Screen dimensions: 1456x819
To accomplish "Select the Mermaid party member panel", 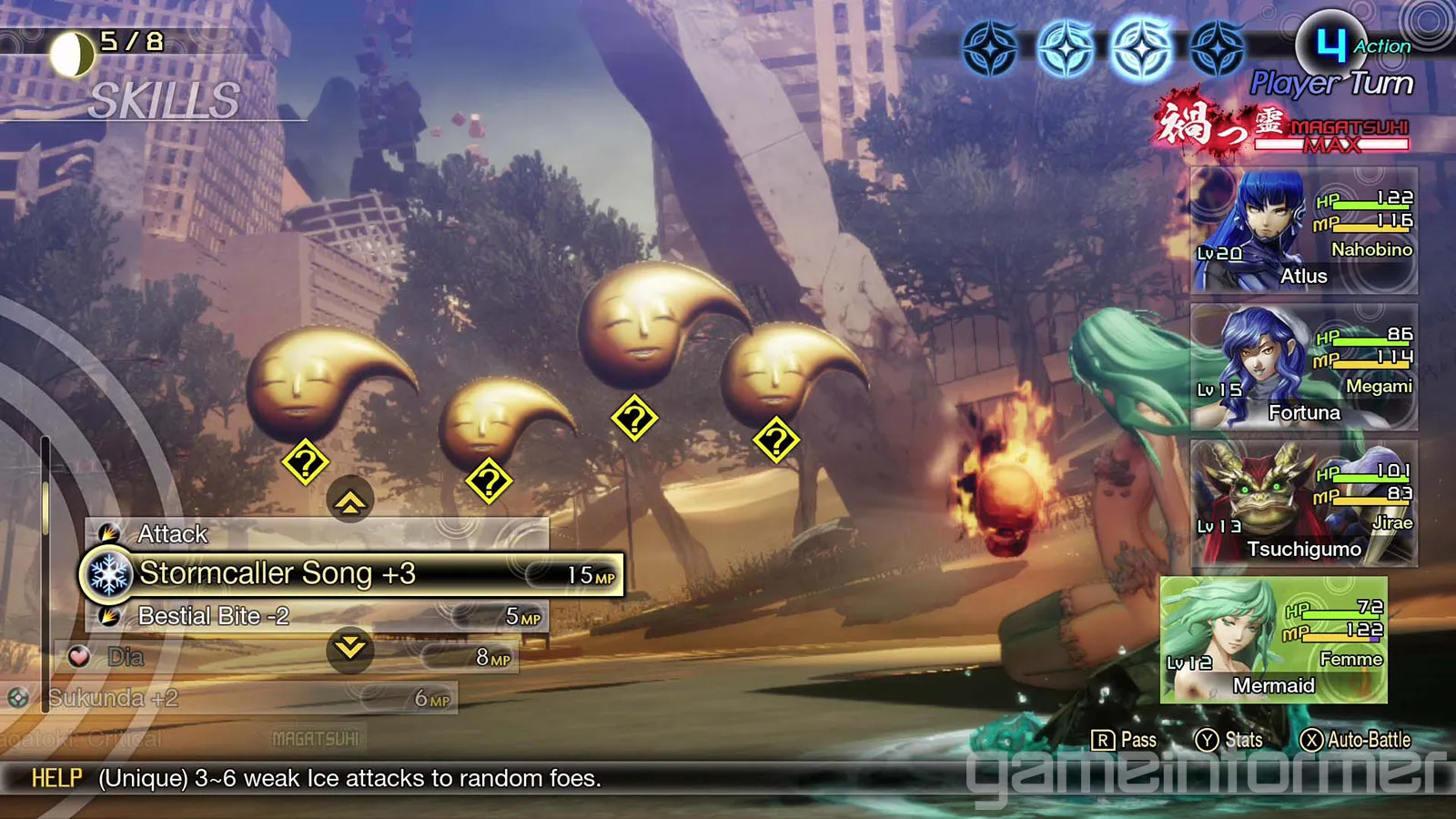I will coord(1274,640).
